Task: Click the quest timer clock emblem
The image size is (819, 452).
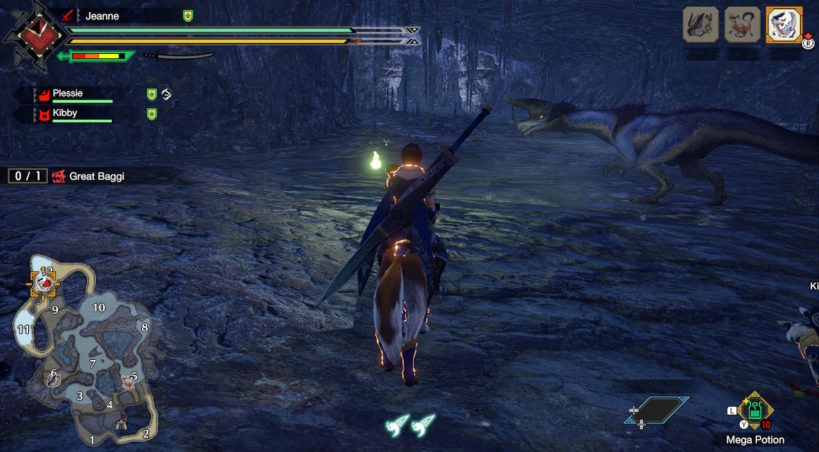Action: click(33, 37)
